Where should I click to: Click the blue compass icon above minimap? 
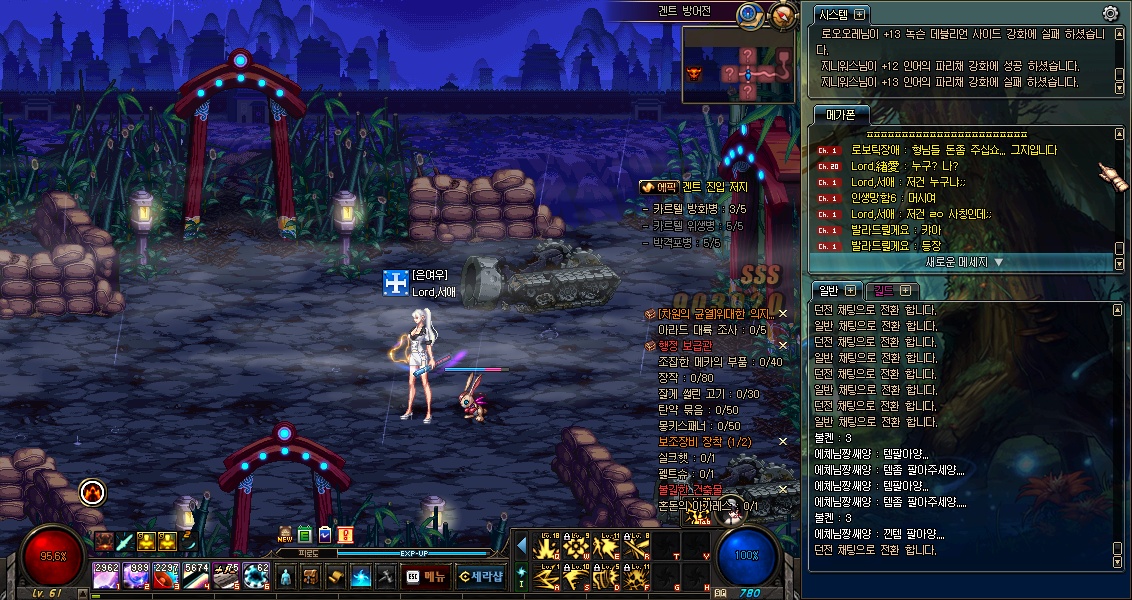coord(749,14)
